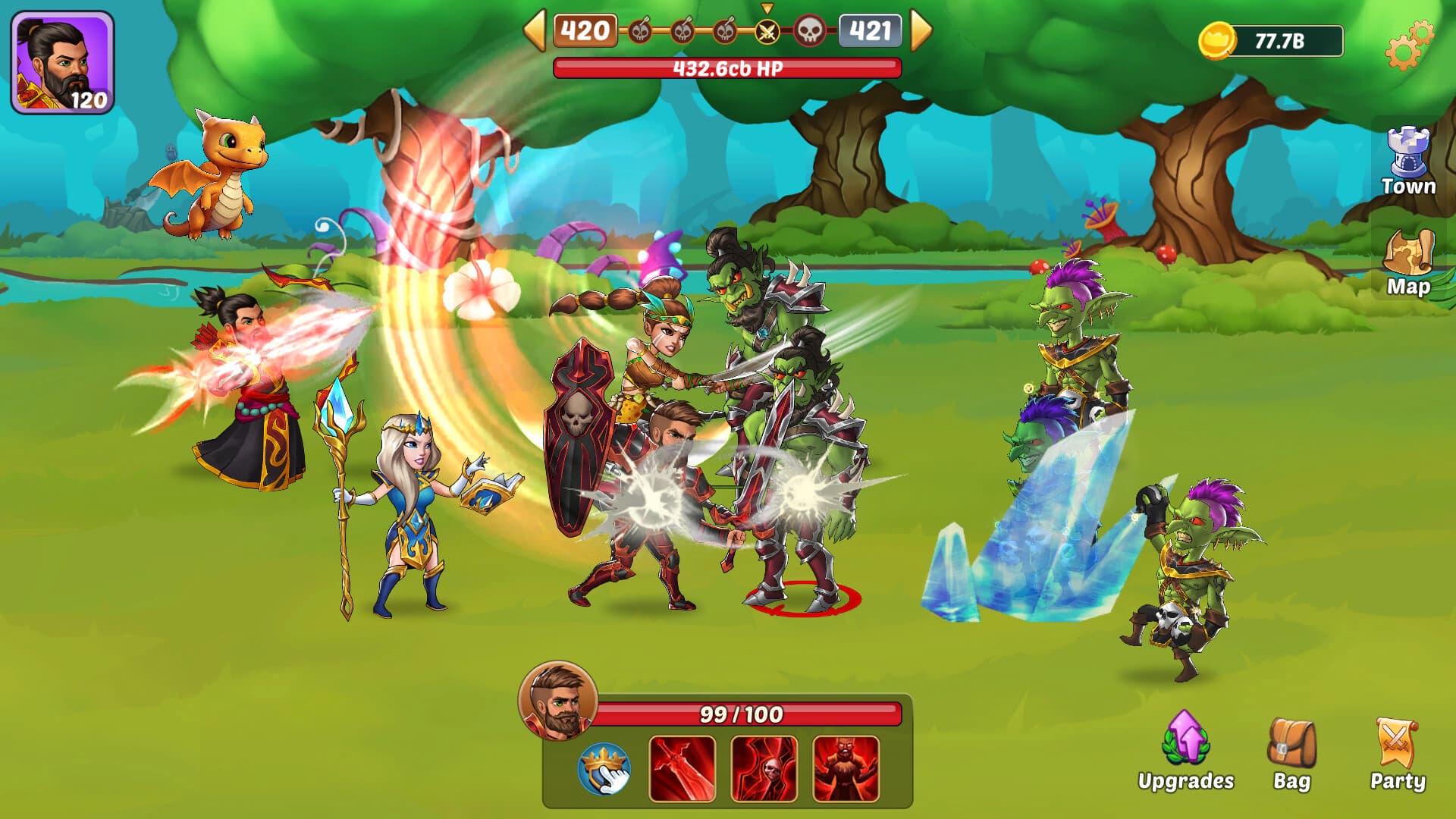Activate the red sword slash ability

682,769
